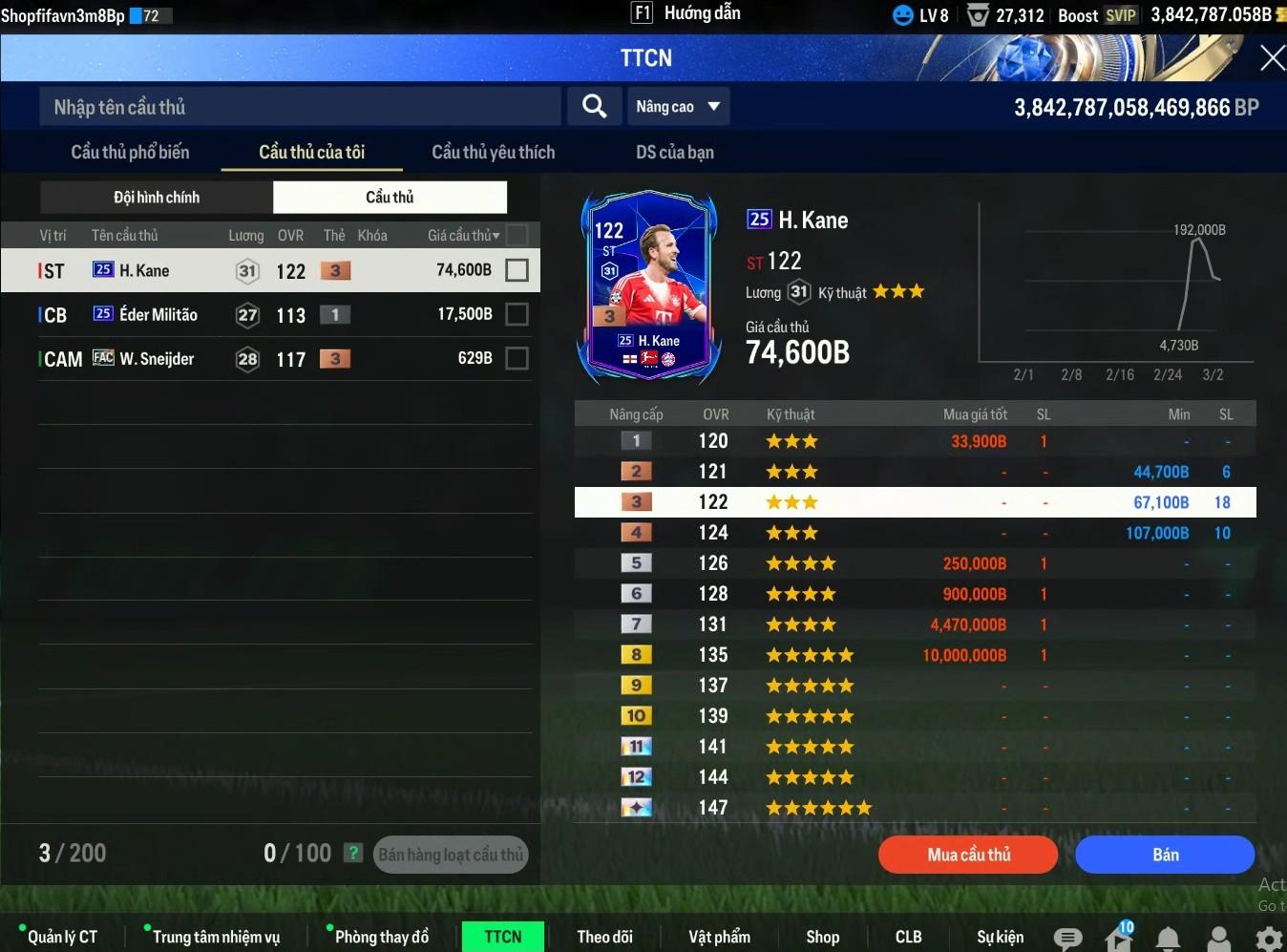Screen dimensions: 1287x952
Task: Click the blue Bán button
Action: [x=1165, y=855]
